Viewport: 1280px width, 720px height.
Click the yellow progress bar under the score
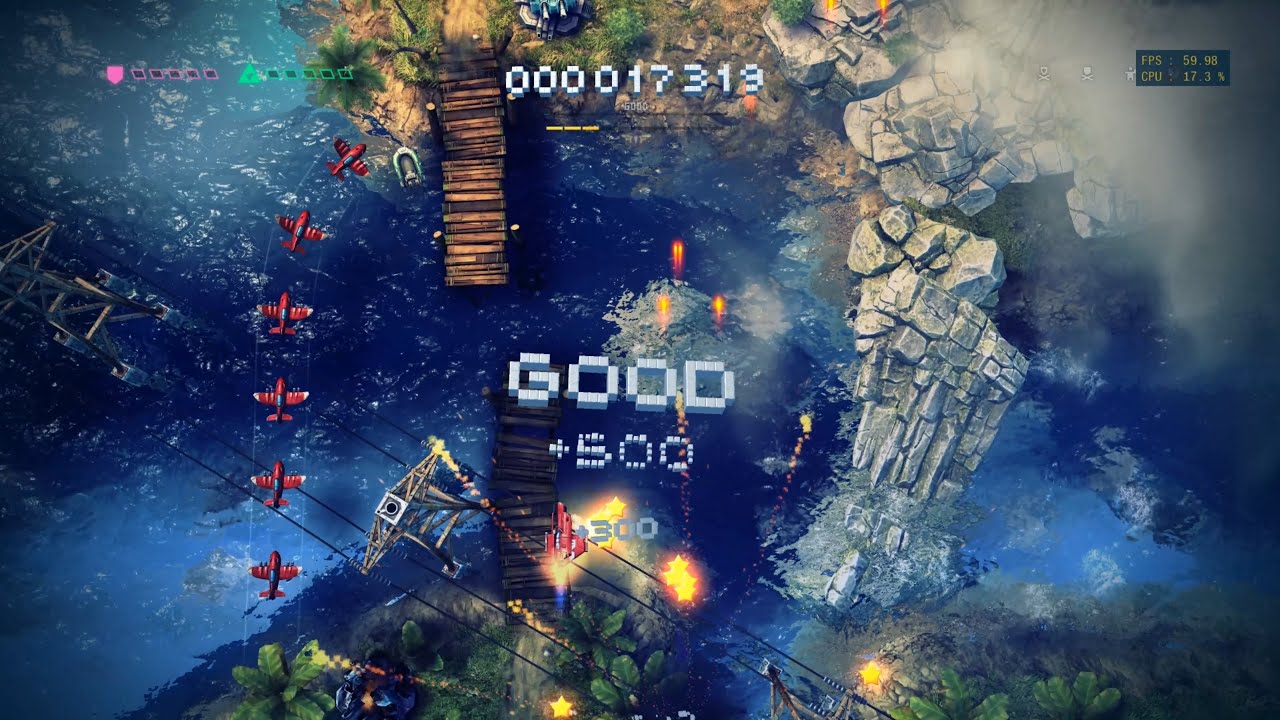[570, 128]
